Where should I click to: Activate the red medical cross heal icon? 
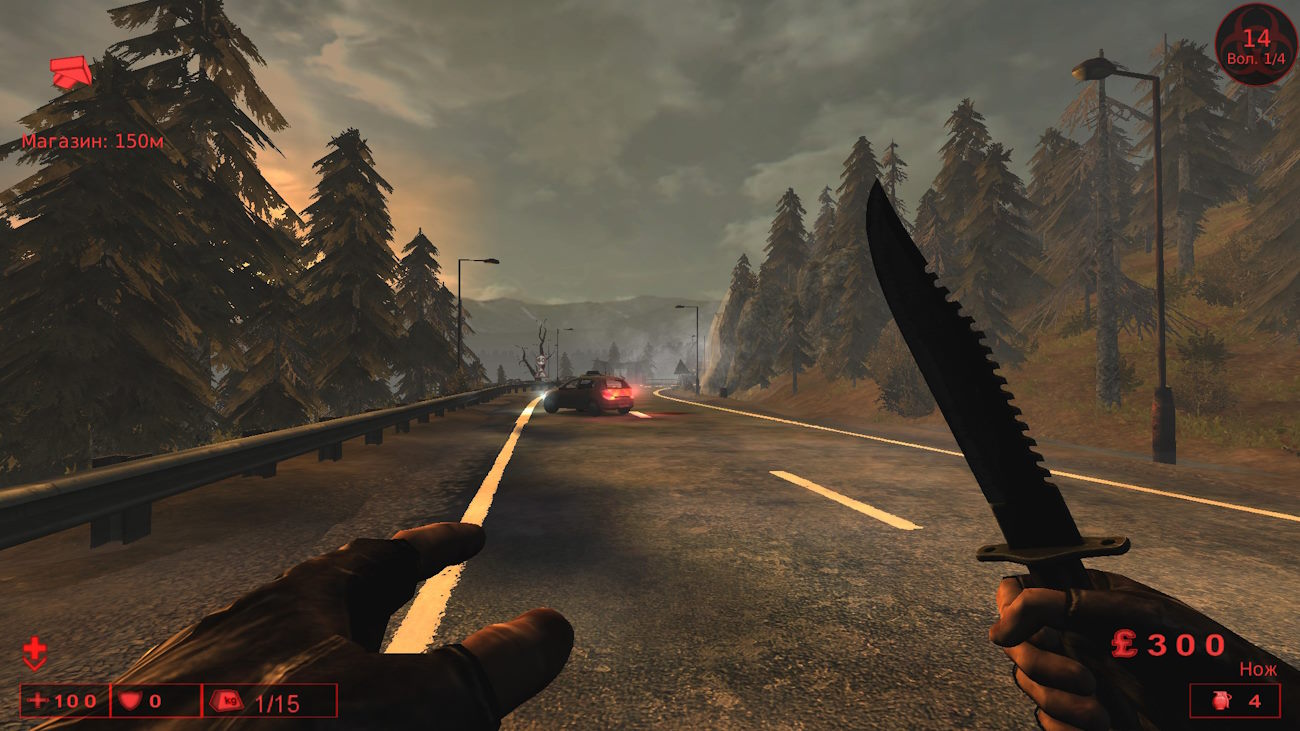(34, 652)
